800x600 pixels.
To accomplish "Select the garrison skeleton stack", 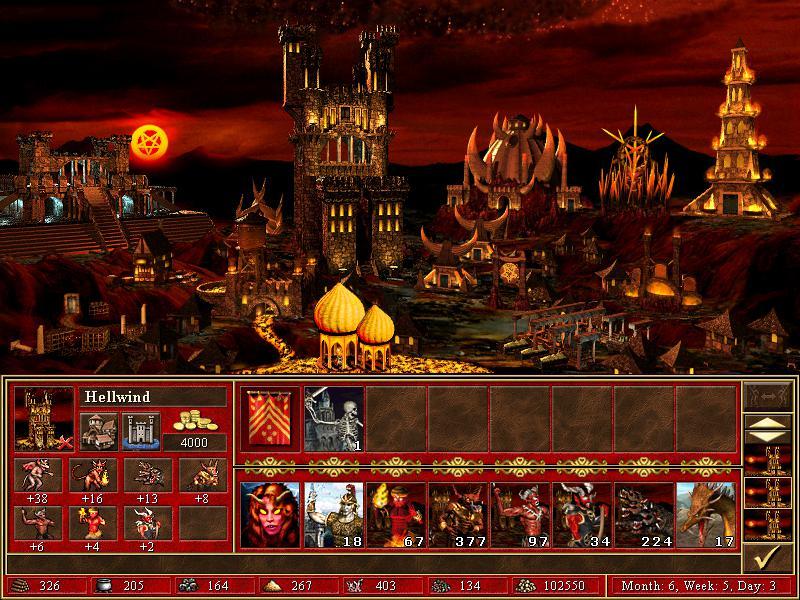I will [334, 418].
